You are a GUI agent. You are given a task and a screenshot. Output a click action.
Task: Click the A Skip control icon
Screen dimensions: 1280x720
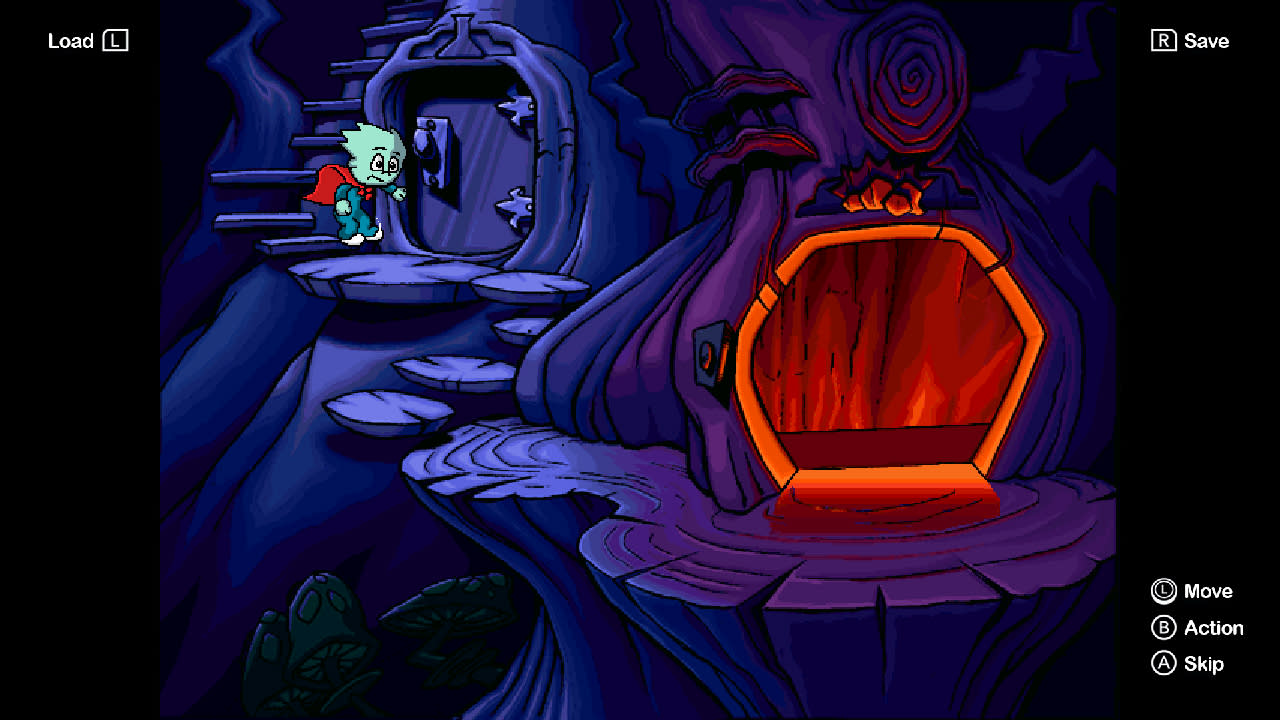coord(1163,663)
